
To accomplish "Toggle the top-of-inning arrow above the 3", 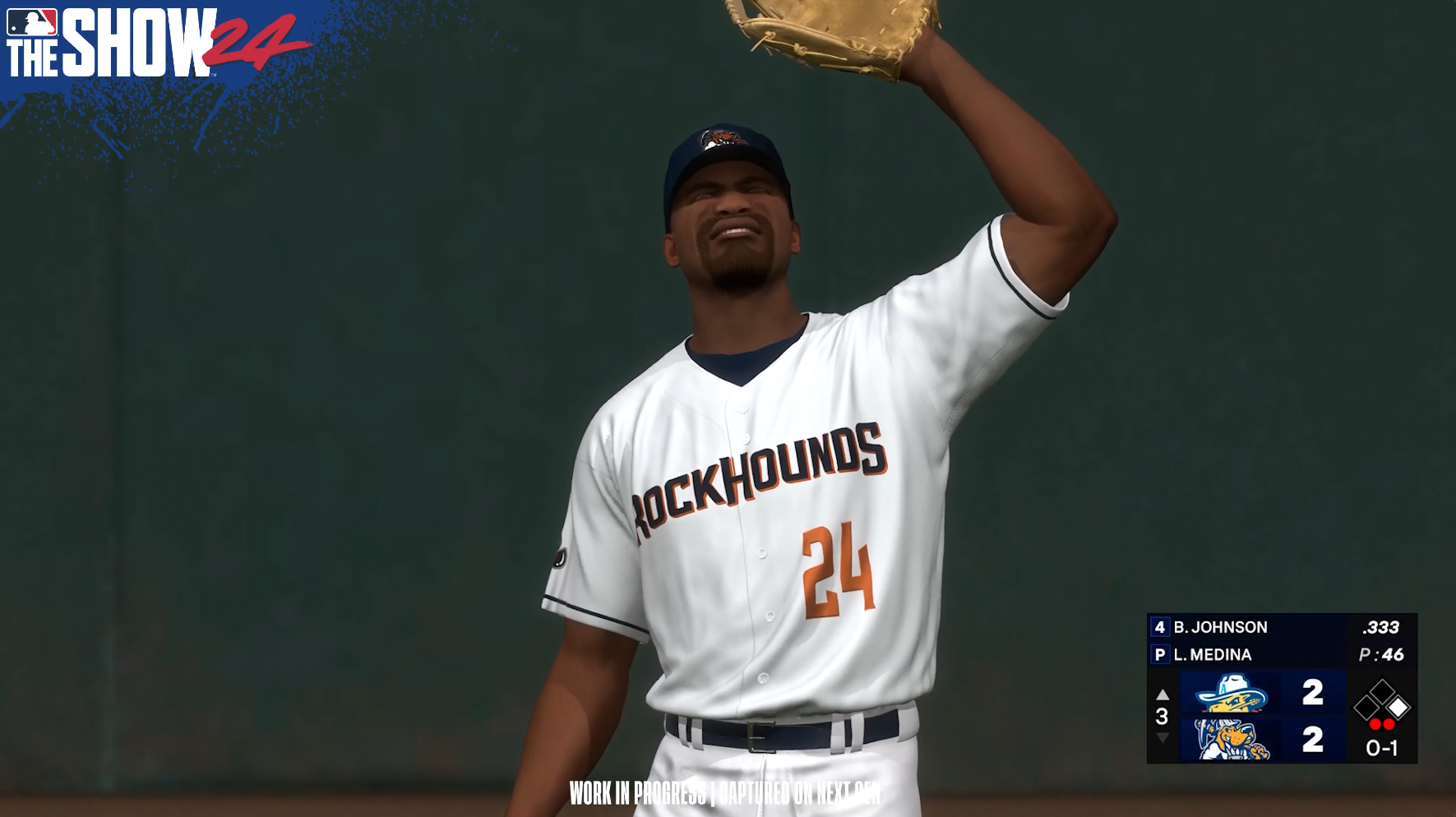I will [x=1162, y=693].
